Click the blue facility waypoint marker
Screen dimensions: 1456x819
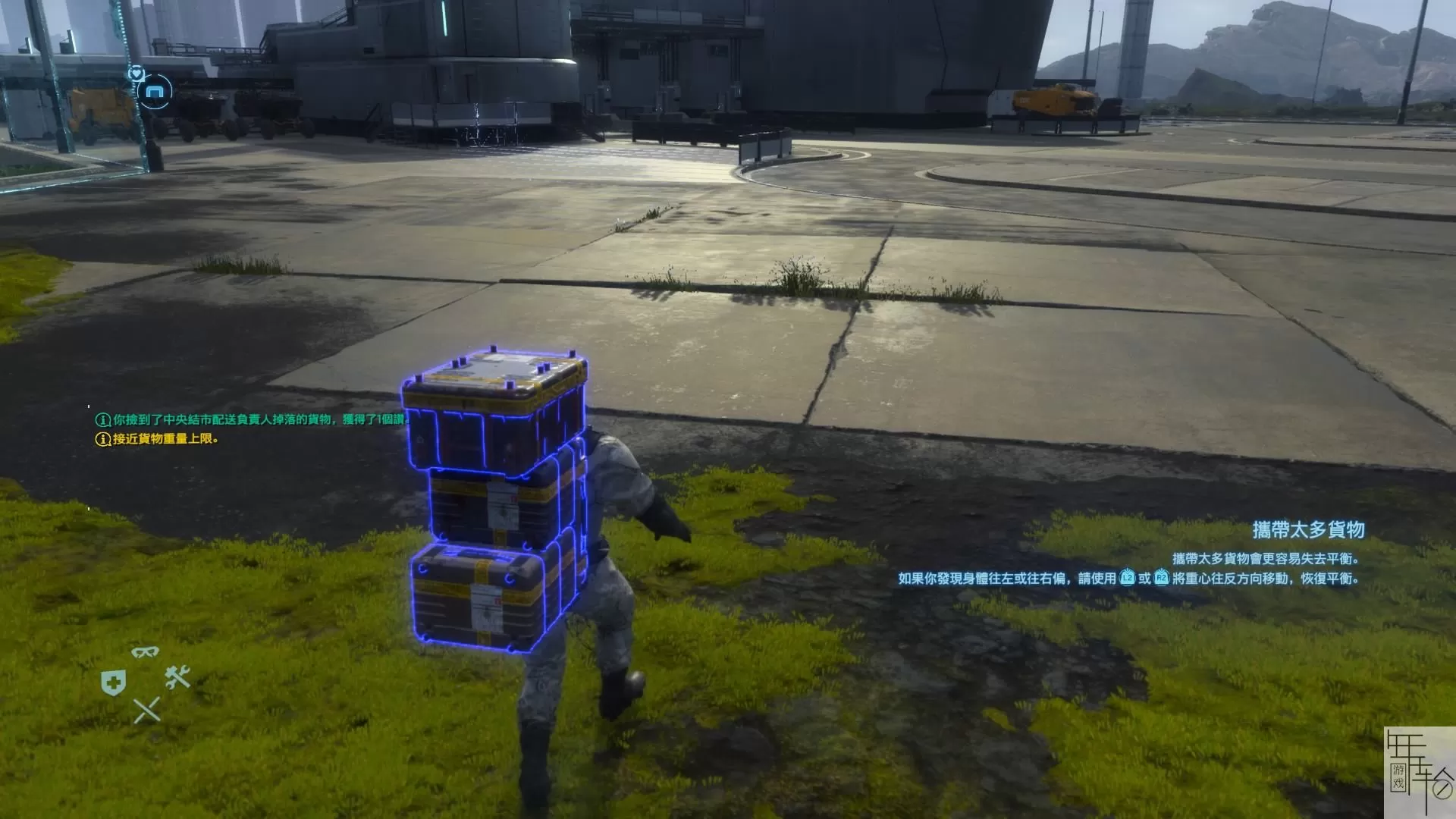pyautogui.click(x=155, y=93)
